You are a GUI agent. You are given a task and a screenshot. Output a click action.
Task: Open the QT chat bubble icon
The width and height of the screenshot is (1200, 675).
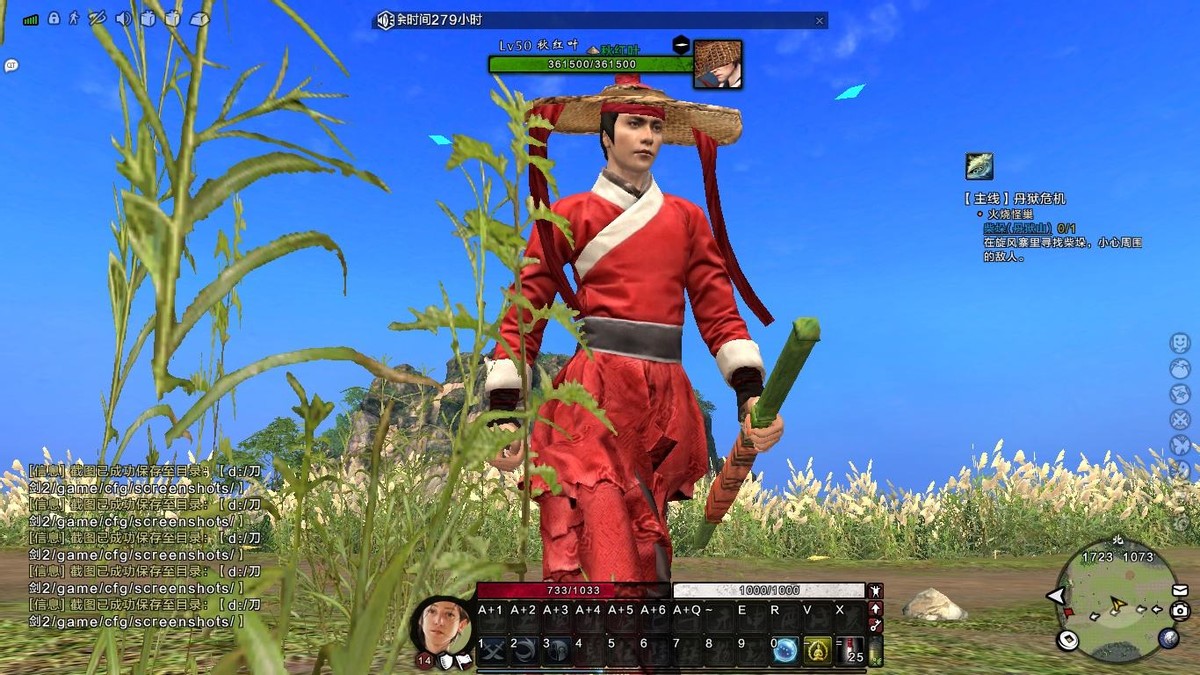pos(11,66)
